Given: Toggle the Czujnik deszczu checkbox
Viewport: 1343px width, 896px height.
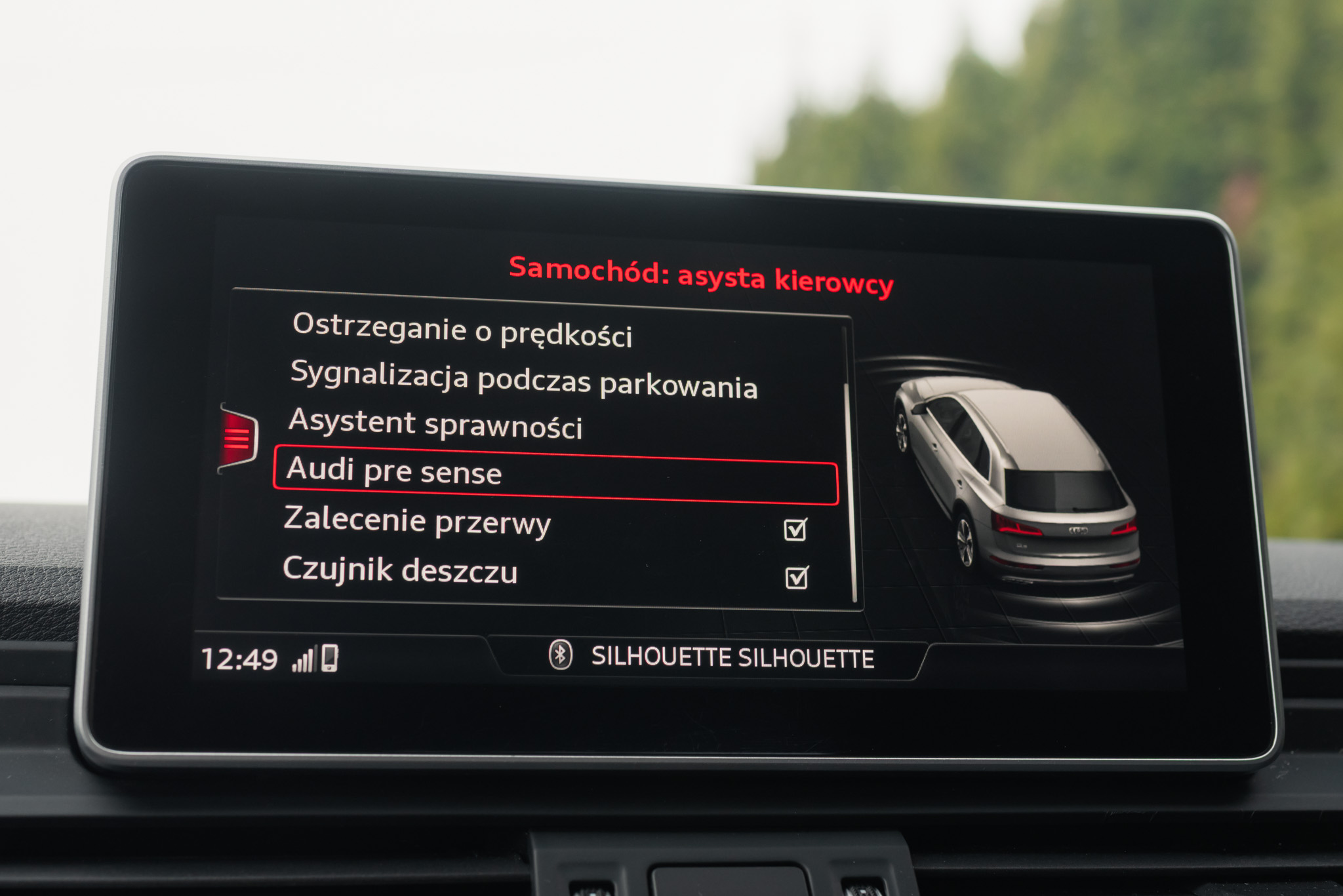Looking at the screenshot, I should pyautogui.click(x=796, y=577).
